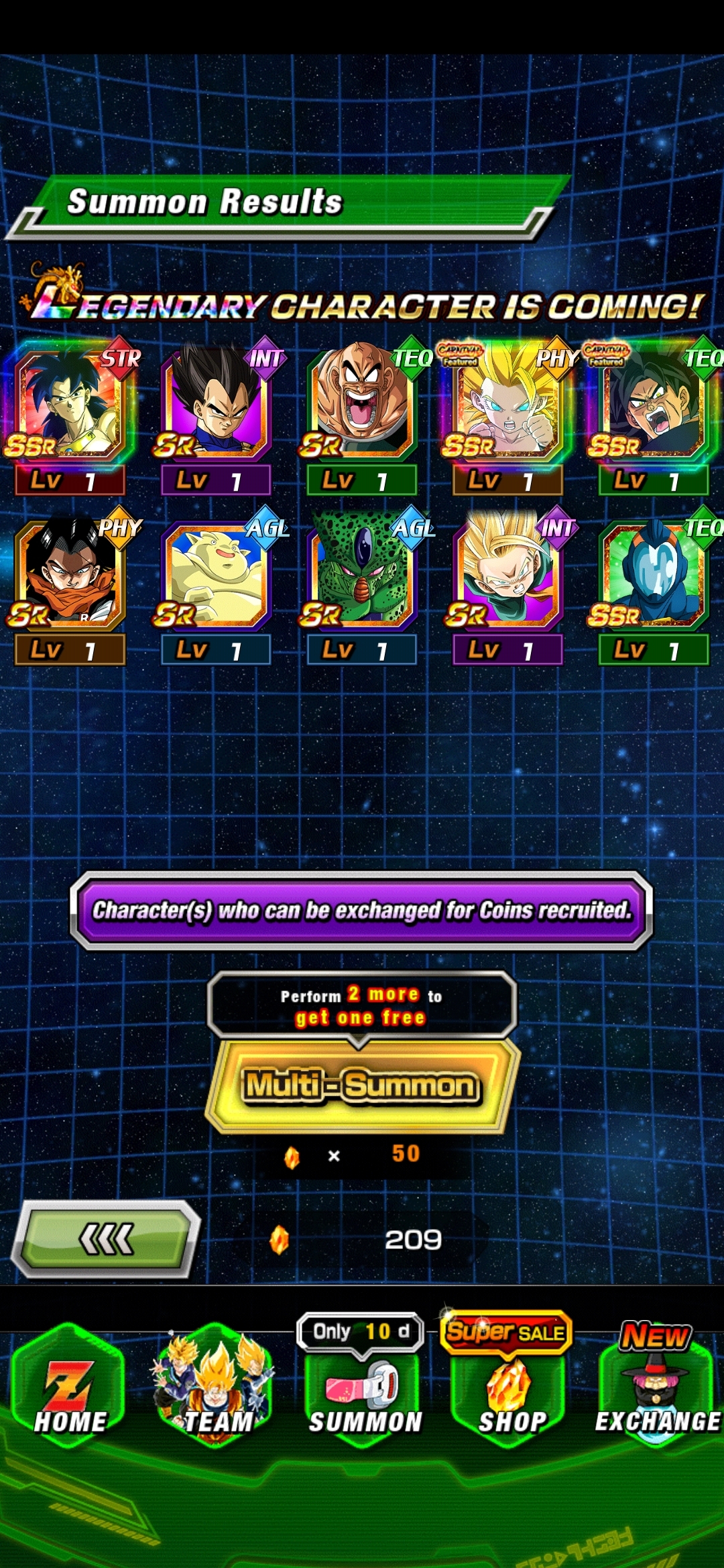Select the SR TEQ Nappa card
This screenshot has height=1568, width=724.
[362, 405]
